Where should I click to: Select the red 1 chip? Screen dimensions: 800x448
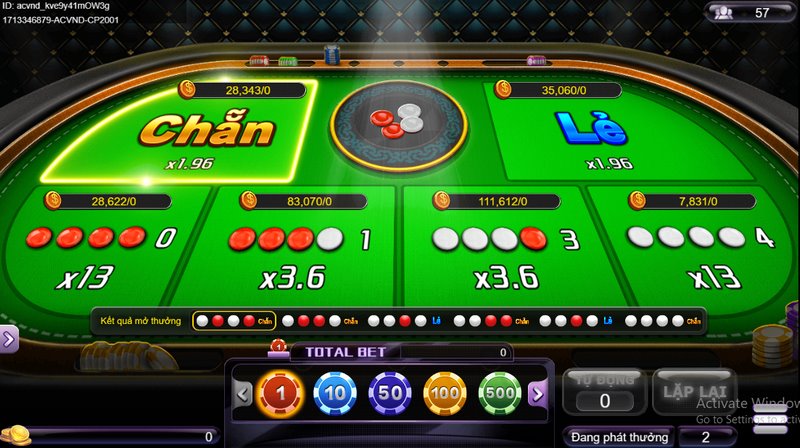point(281,393)
